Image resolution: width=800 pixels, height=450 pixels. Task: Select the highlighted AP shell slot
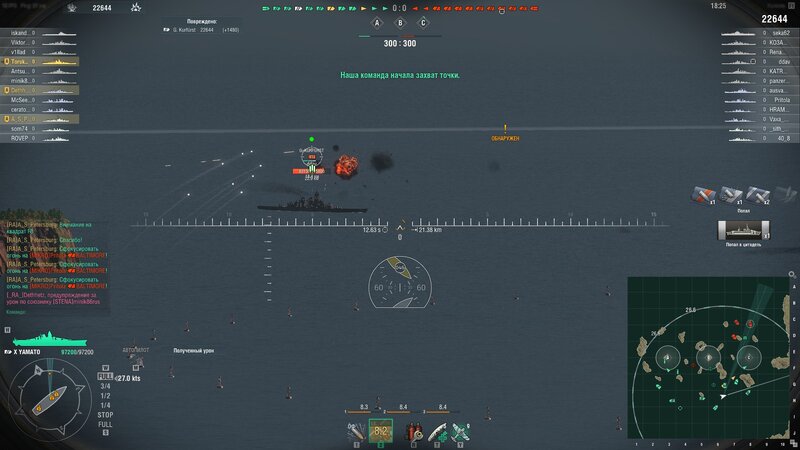(381, 431)
